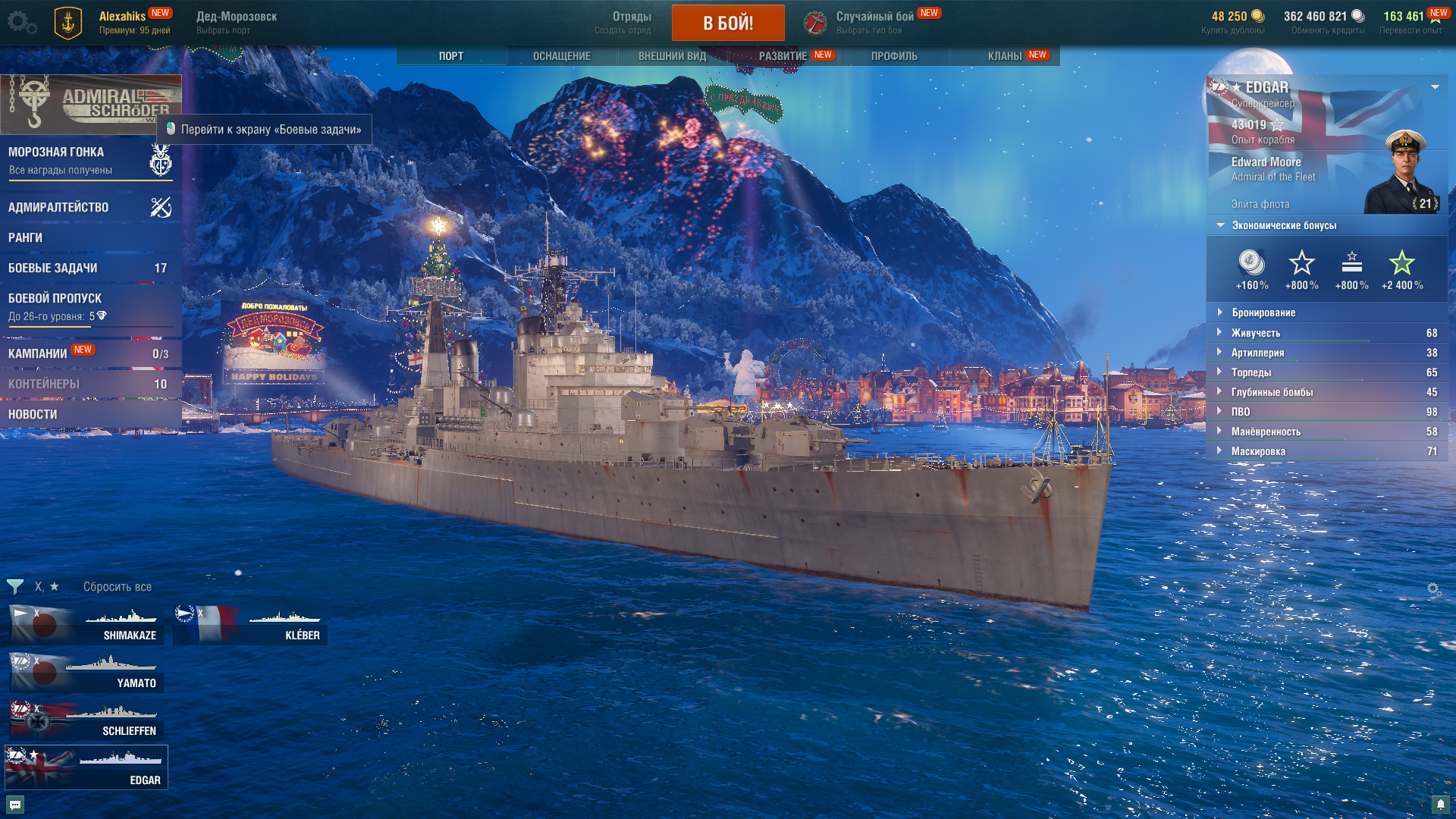This screenshot has height=819, width=1456.
Task: Open the ВНЕШНИЙ ВИД tab
Action: 672,56
